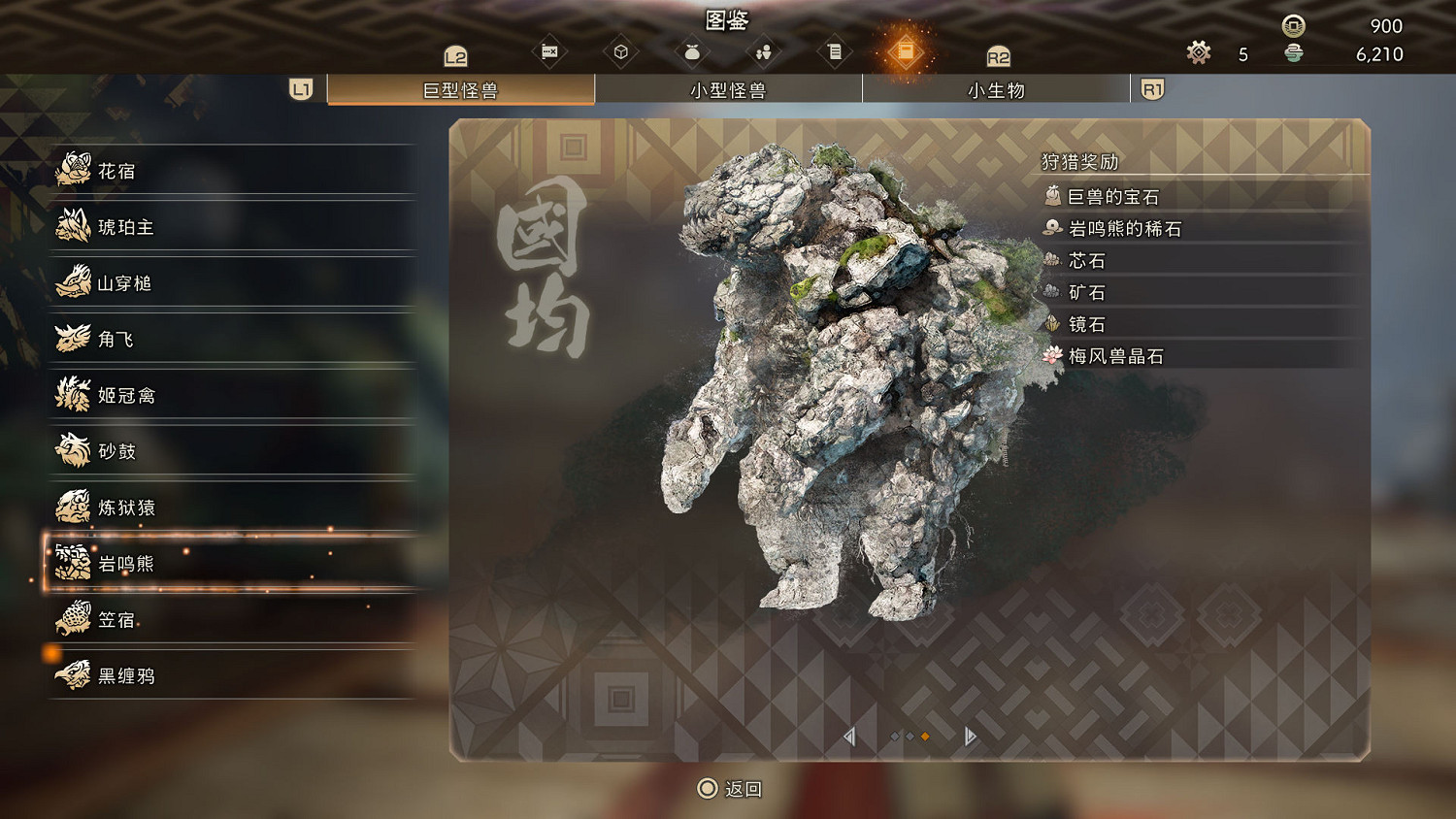
Task: Click the teapot currency icon at the top right
Action: [1292, 53]
